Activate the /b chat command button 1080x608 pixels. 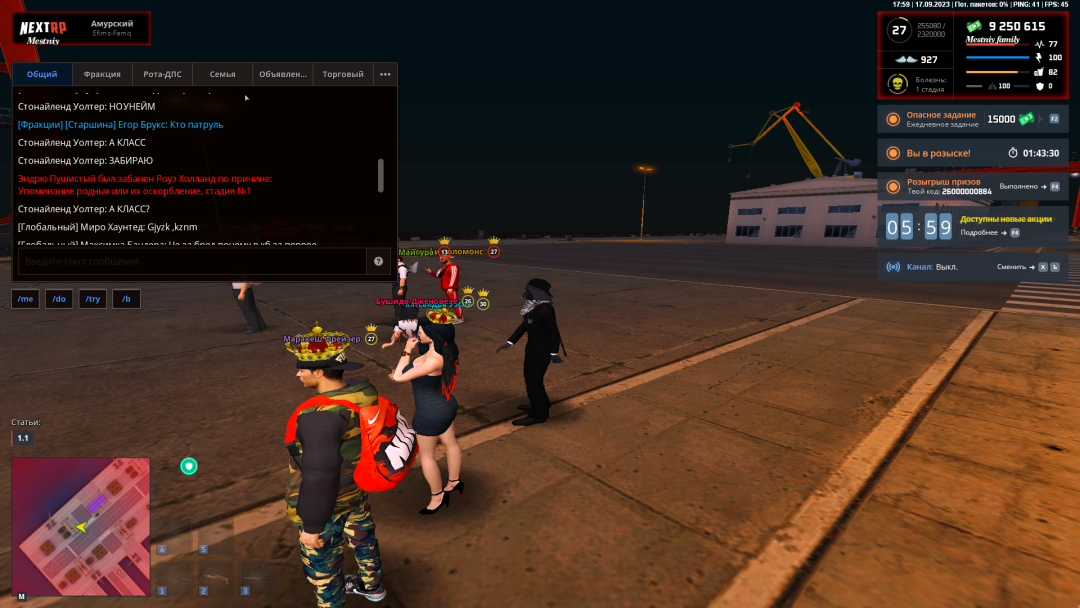127,299
